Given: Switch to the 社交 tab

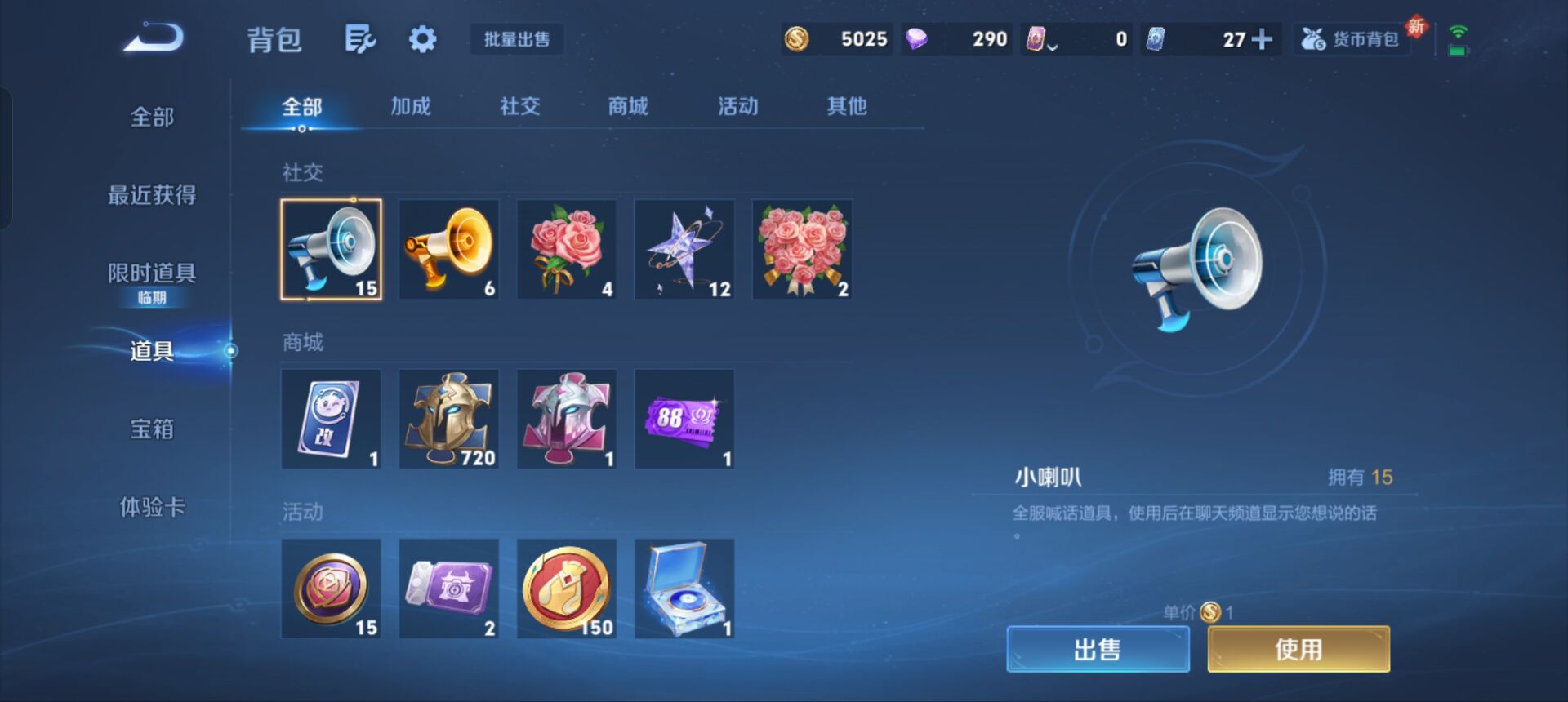Looking at the screenshot, I should pyautogui.click(x=519, y=106).
